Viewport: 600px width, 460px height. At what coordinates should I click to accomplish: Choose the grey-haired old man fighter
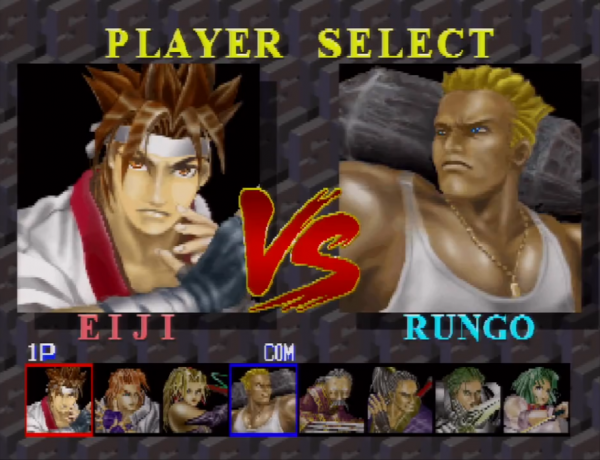[331, 399]
